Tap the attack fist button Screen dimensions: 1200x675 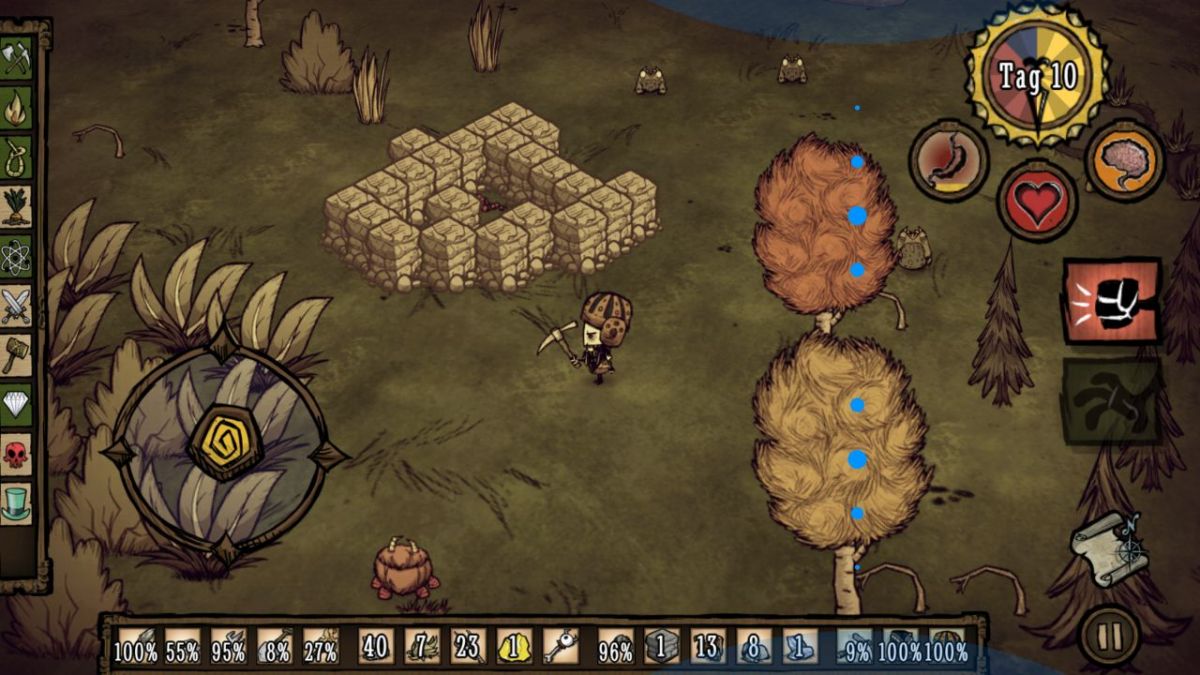1112,300
